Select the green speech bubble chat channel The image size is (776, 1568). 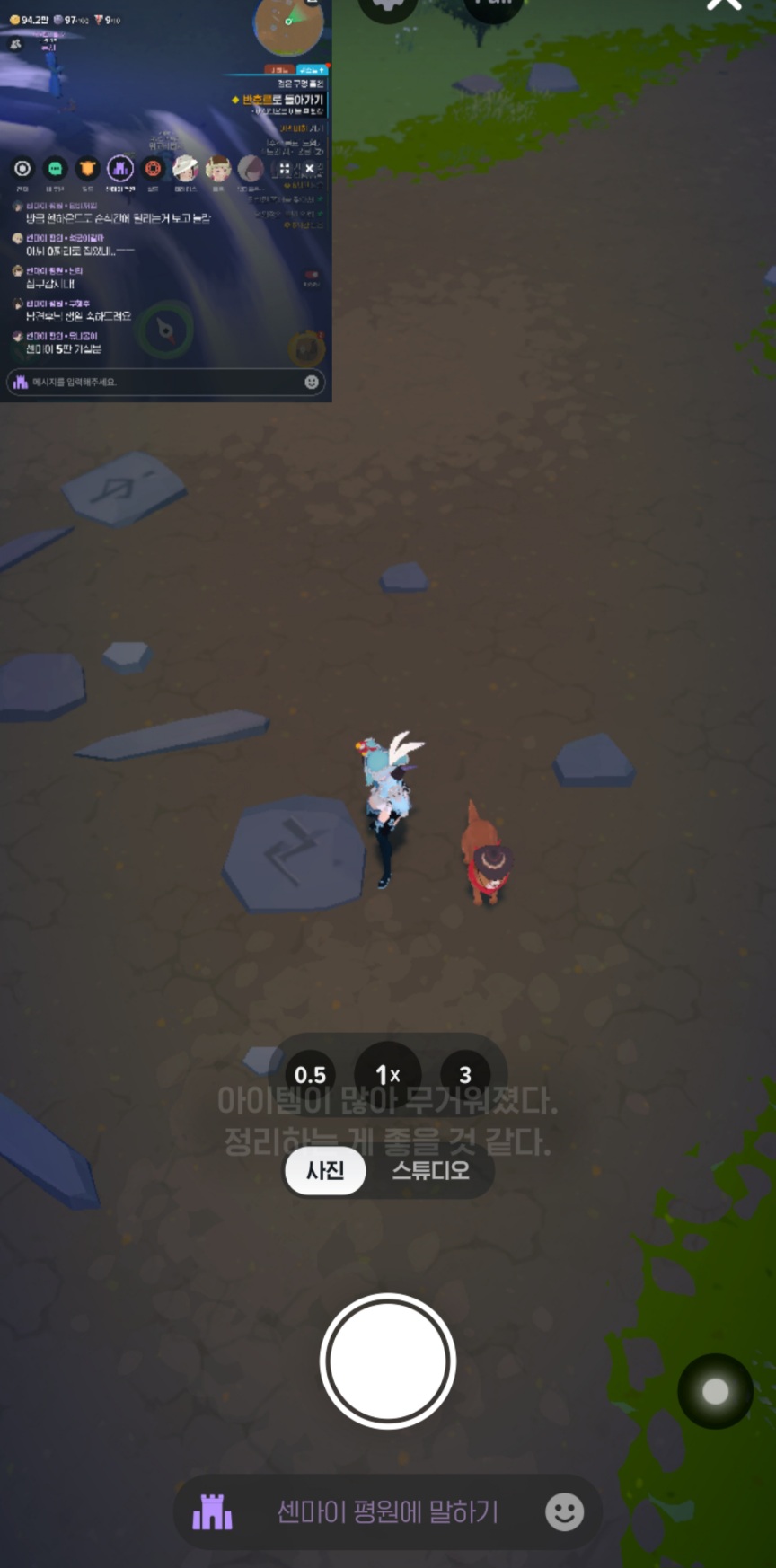[56, 168]
